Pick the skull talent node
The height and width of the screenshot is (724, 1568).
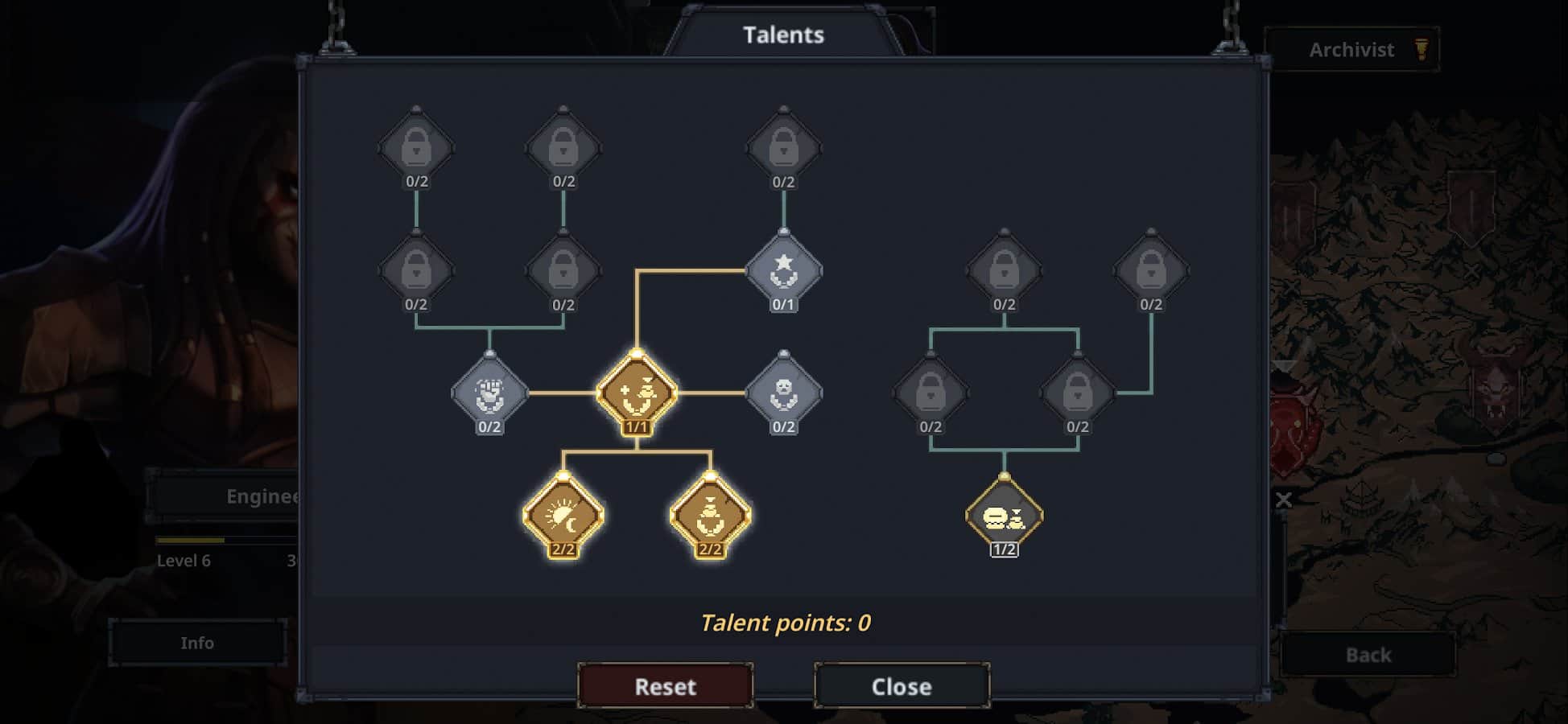(x=783, y=393)
